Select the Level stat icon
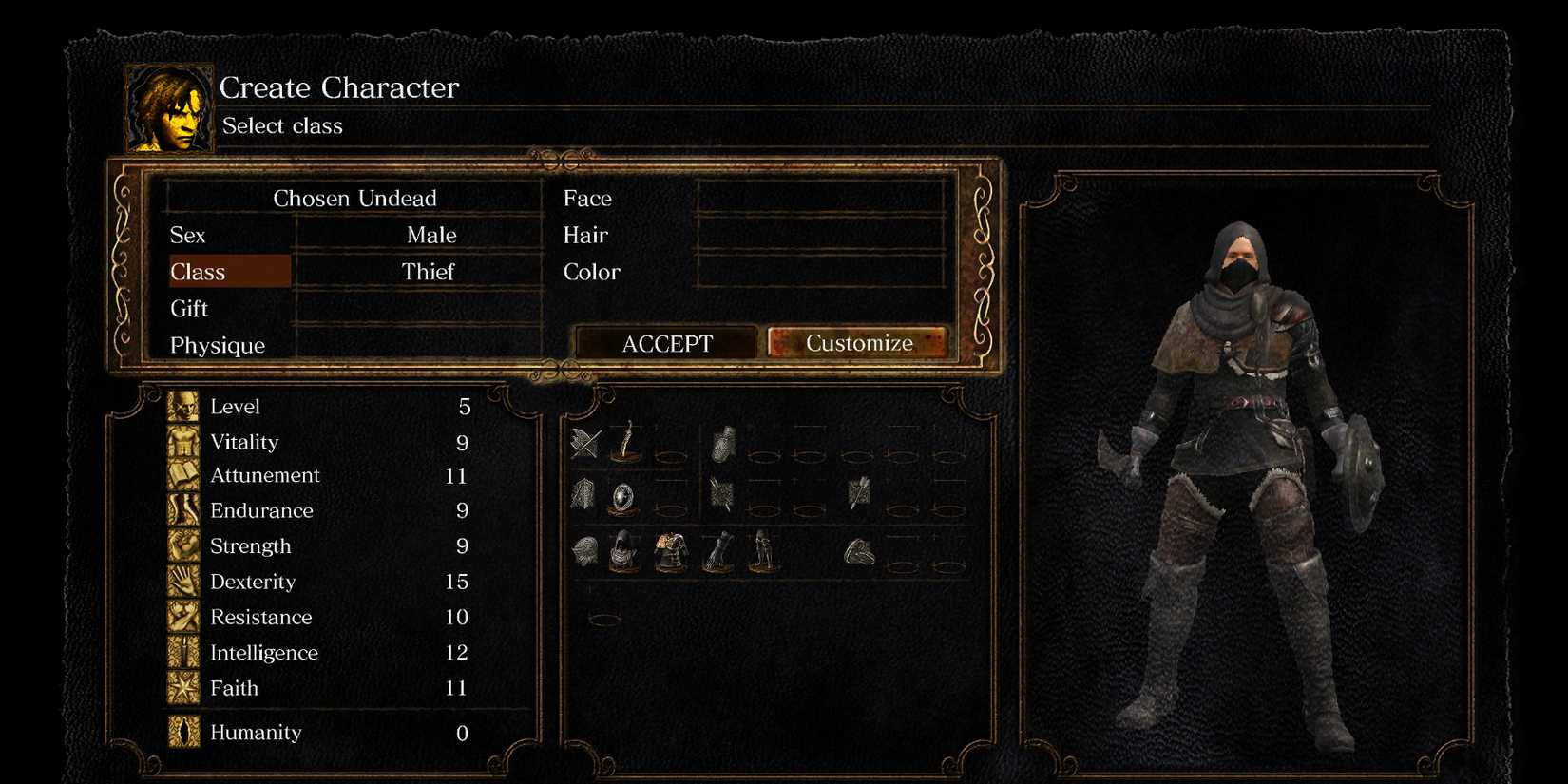This screenshot has height=784, width=1568. click(x=182, y=406)
